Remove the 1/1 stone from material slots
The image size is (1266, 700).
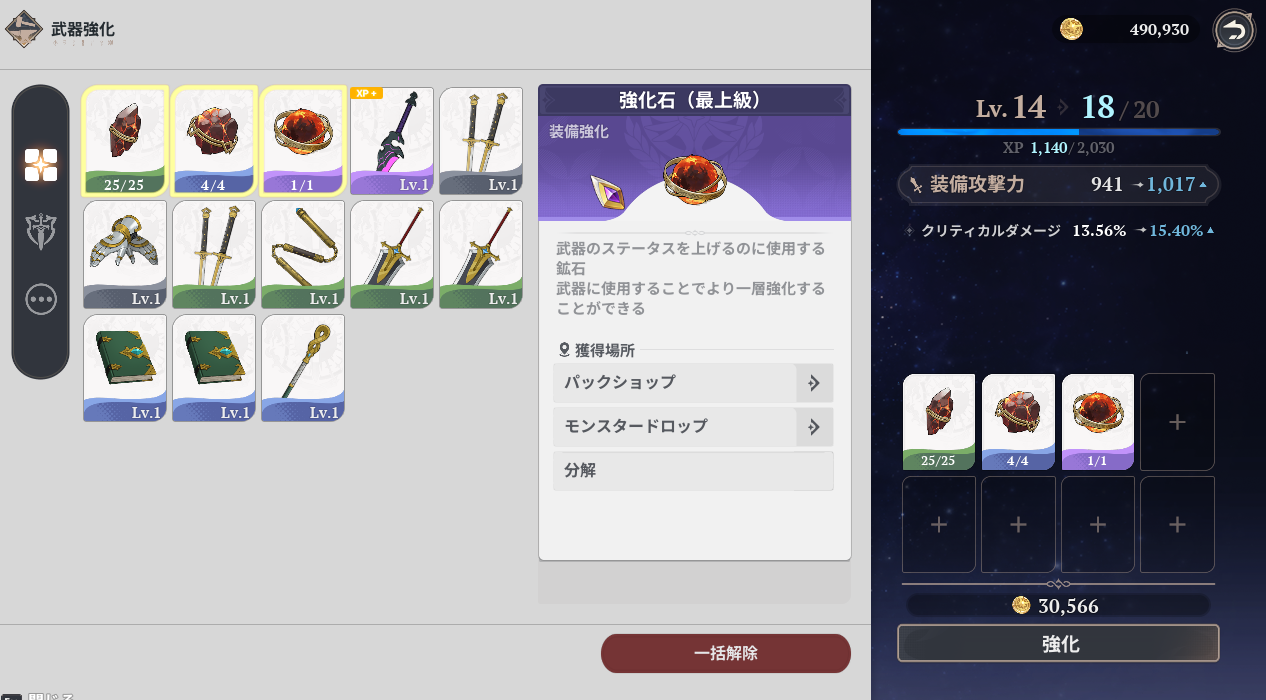click(1097, 421)
